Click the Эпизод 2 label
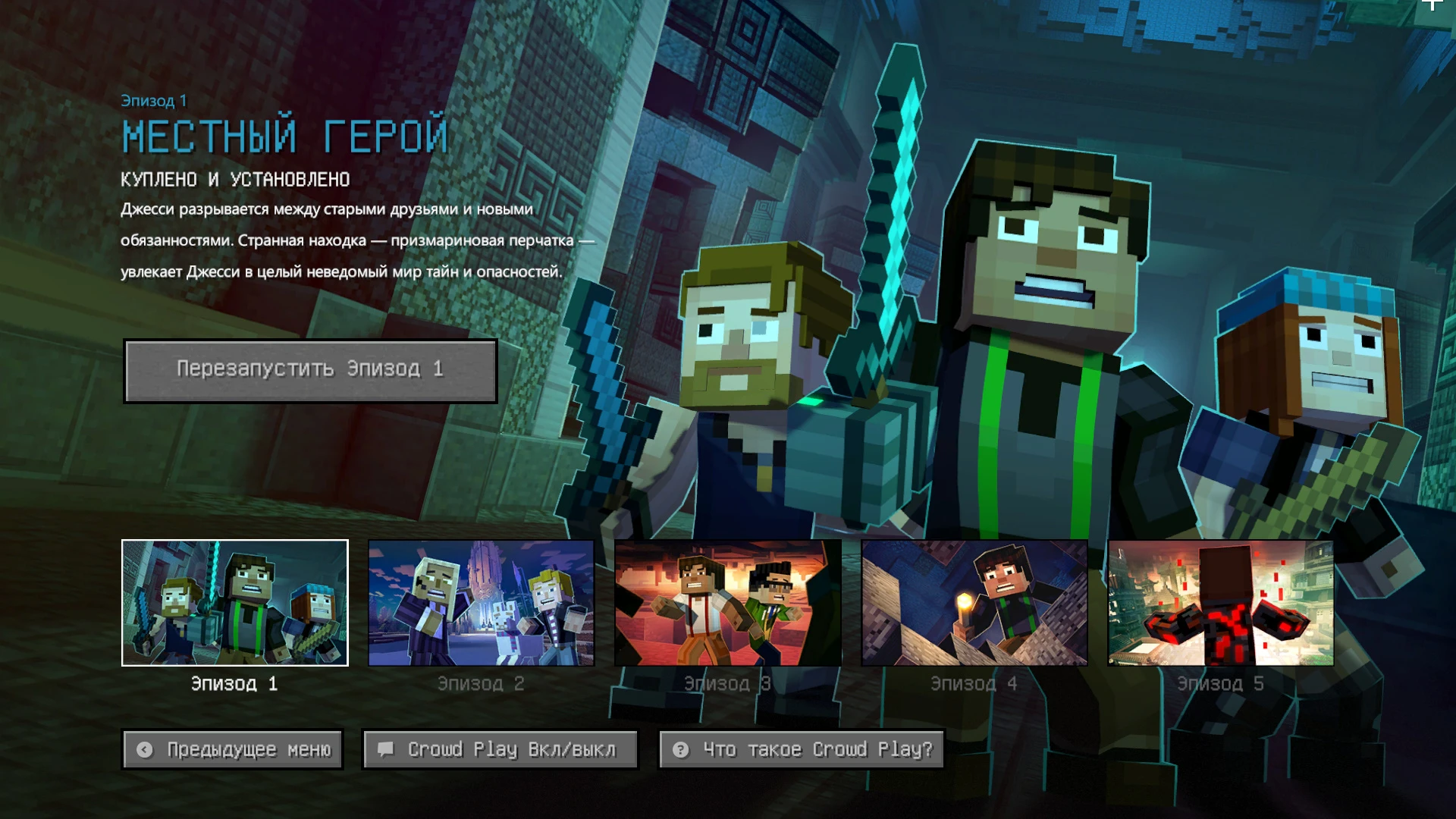The width and height of the screenshot is (1456, 819). (481, 683)
